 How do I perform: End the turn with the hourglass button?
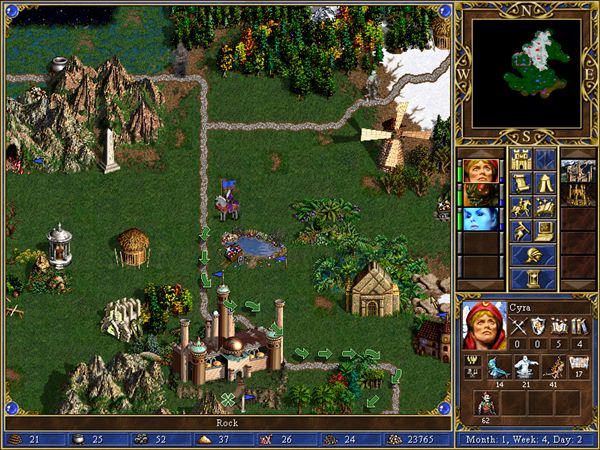click(x=532, y=278)
